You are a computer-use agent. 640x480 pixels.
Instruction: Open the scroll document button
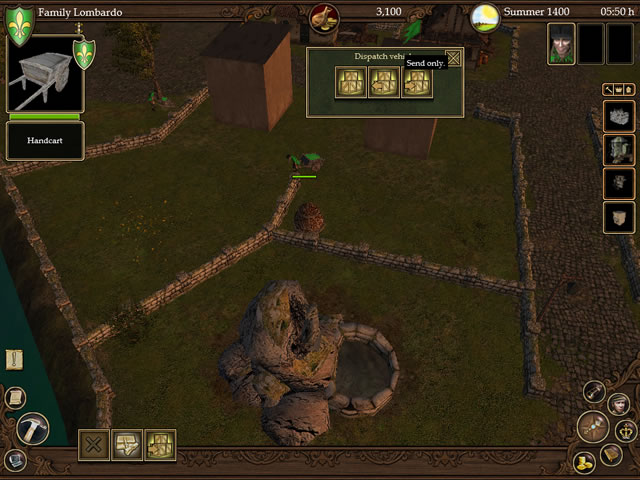pyautogui.click(x=15, y=398)
